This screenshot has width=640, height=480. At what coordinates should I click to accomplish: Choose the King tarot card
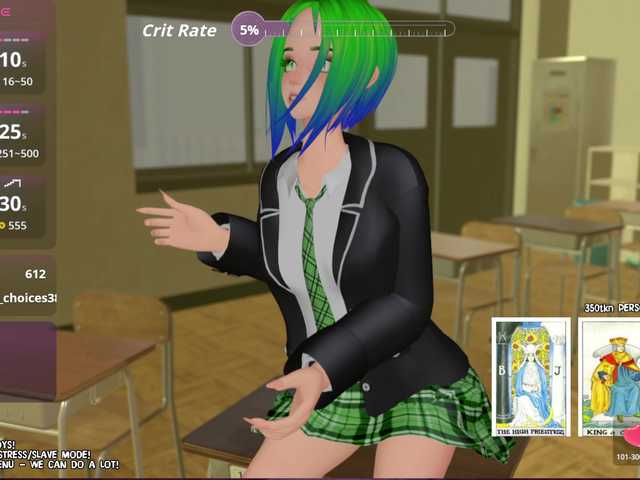tap(610, 376)
